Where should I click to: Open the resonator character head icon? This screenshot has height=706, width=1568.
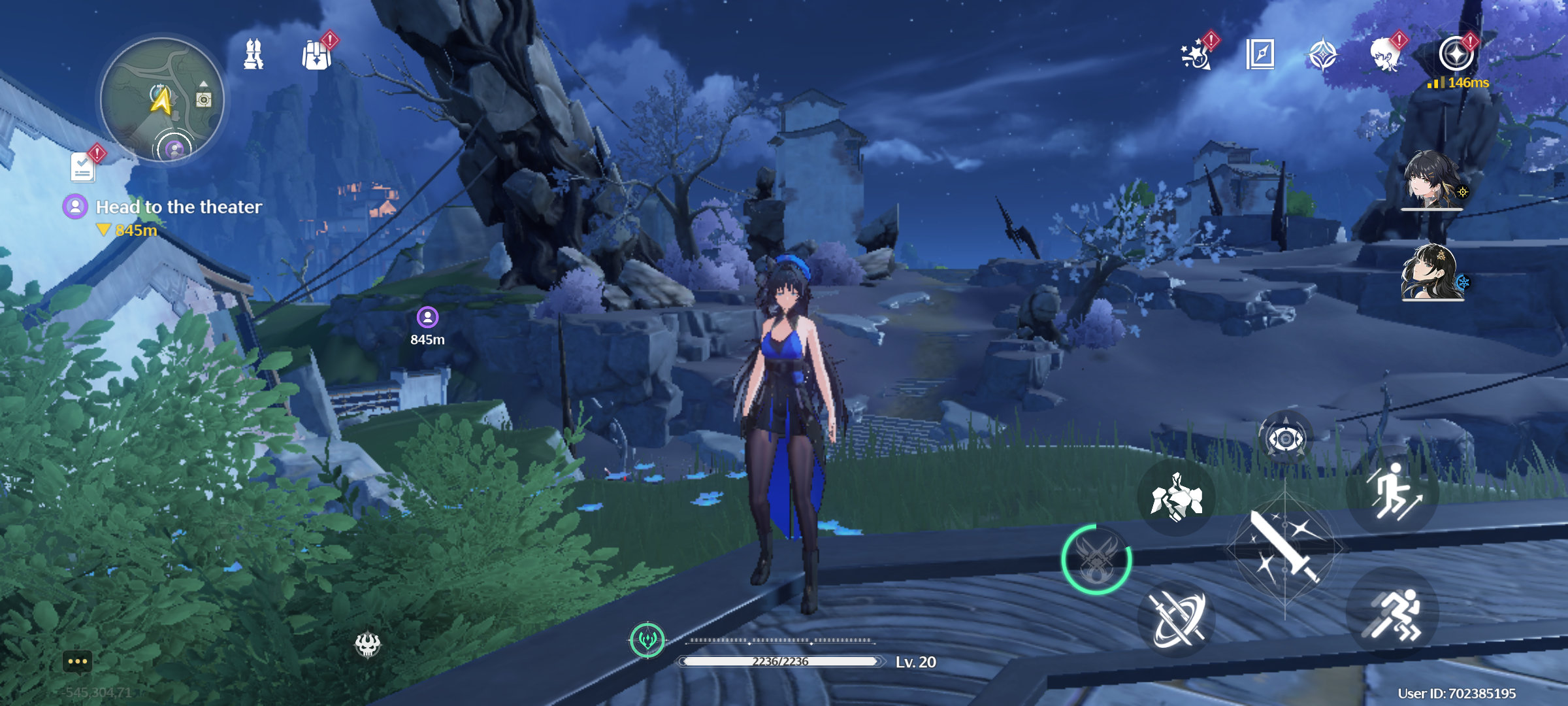tap(1385, 55)
